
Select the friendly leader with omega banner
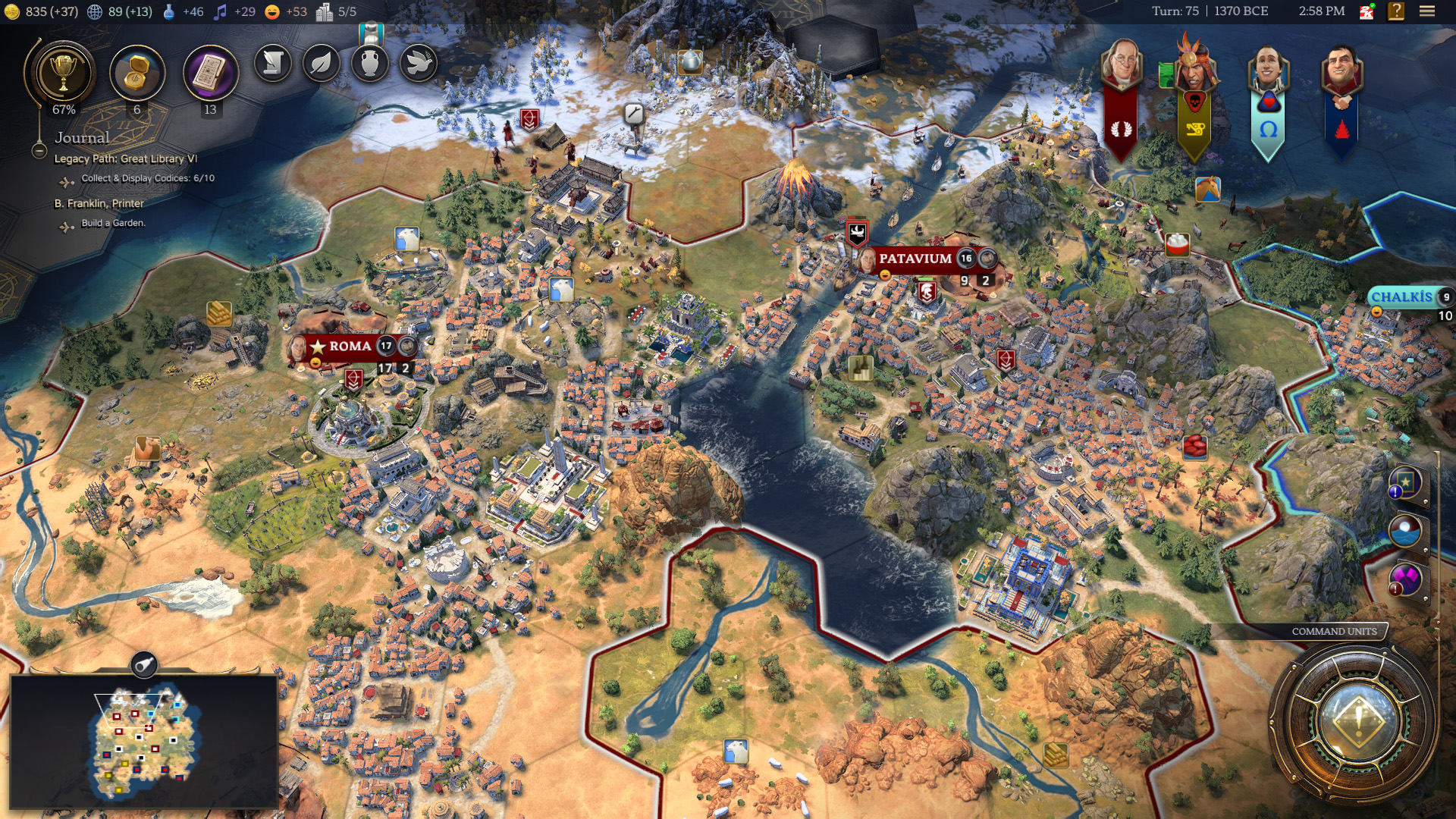(1268, 70)
